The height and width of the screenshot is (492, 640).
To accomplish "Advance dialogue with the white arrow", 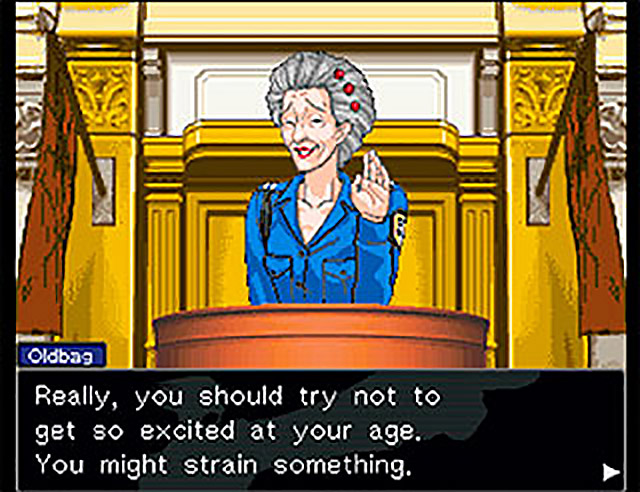I will coord(610,469).
